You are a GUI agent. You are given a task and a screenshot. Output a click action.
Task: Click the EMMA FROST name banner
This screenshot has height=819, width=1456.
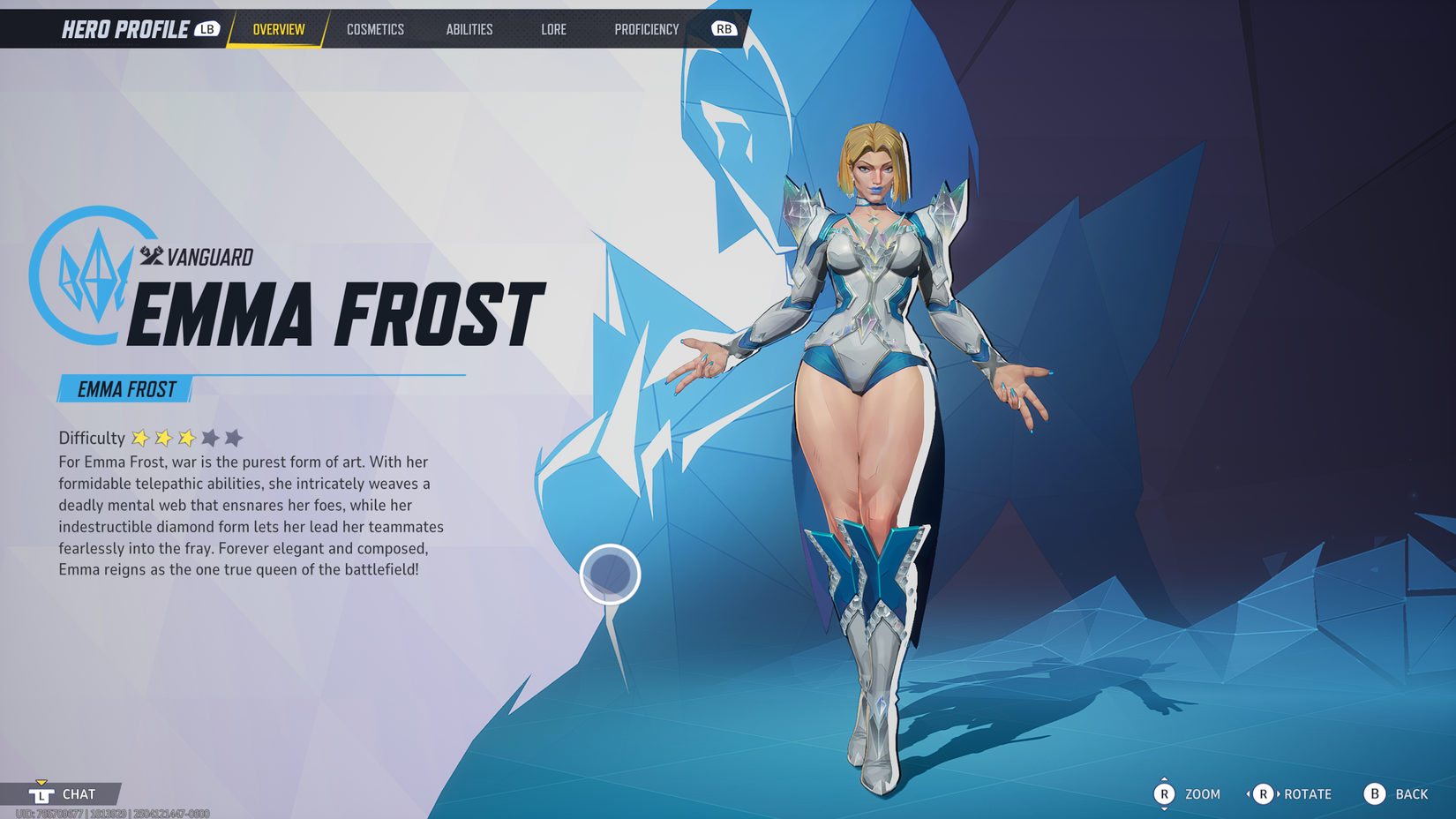pos(124,387)
